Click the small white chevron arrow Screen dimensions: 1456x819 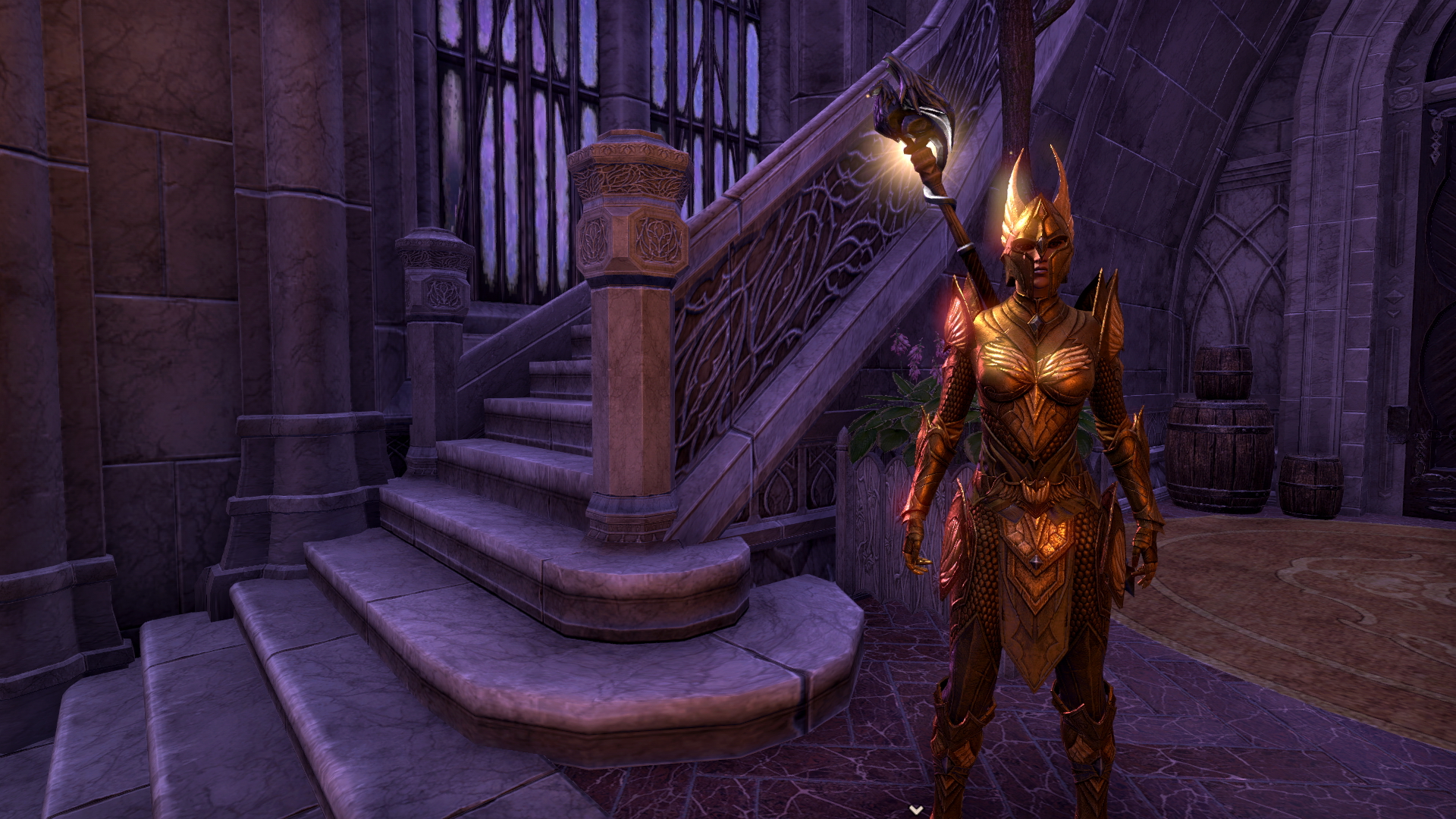[917, 810]
